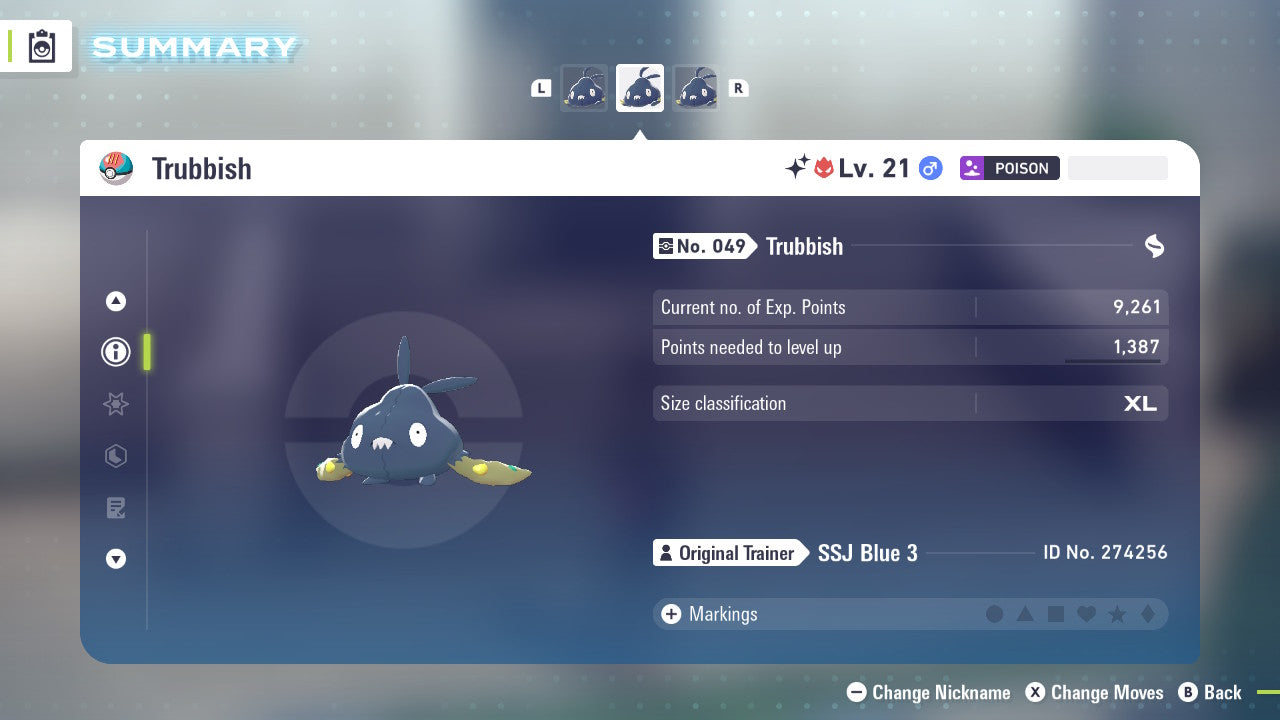Select the male gender symbol icon
This screenshot has height=720, width=1280.
tap(930, 168)
